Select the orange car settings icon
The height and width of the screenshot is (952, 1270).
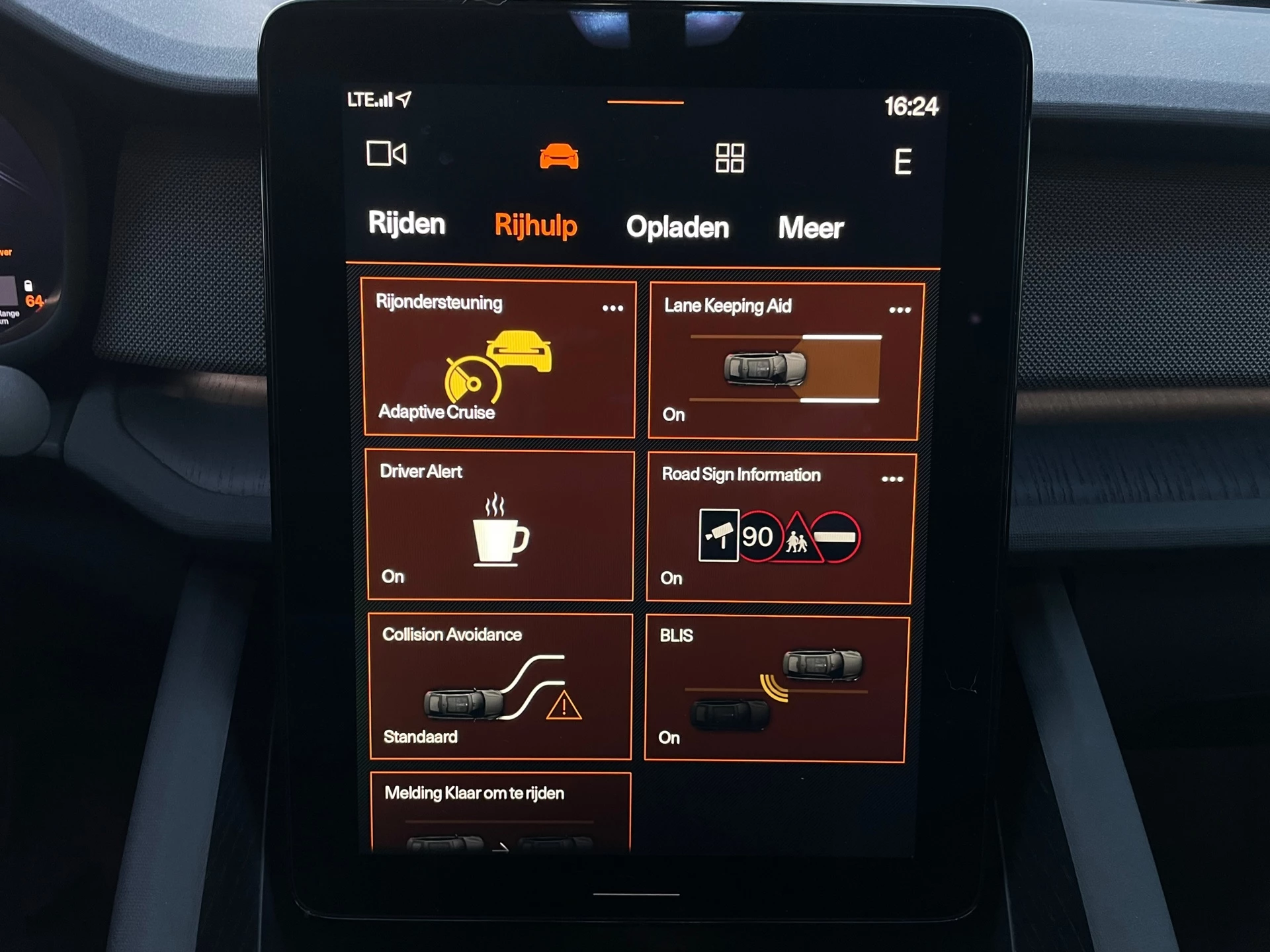pos(559,157)
